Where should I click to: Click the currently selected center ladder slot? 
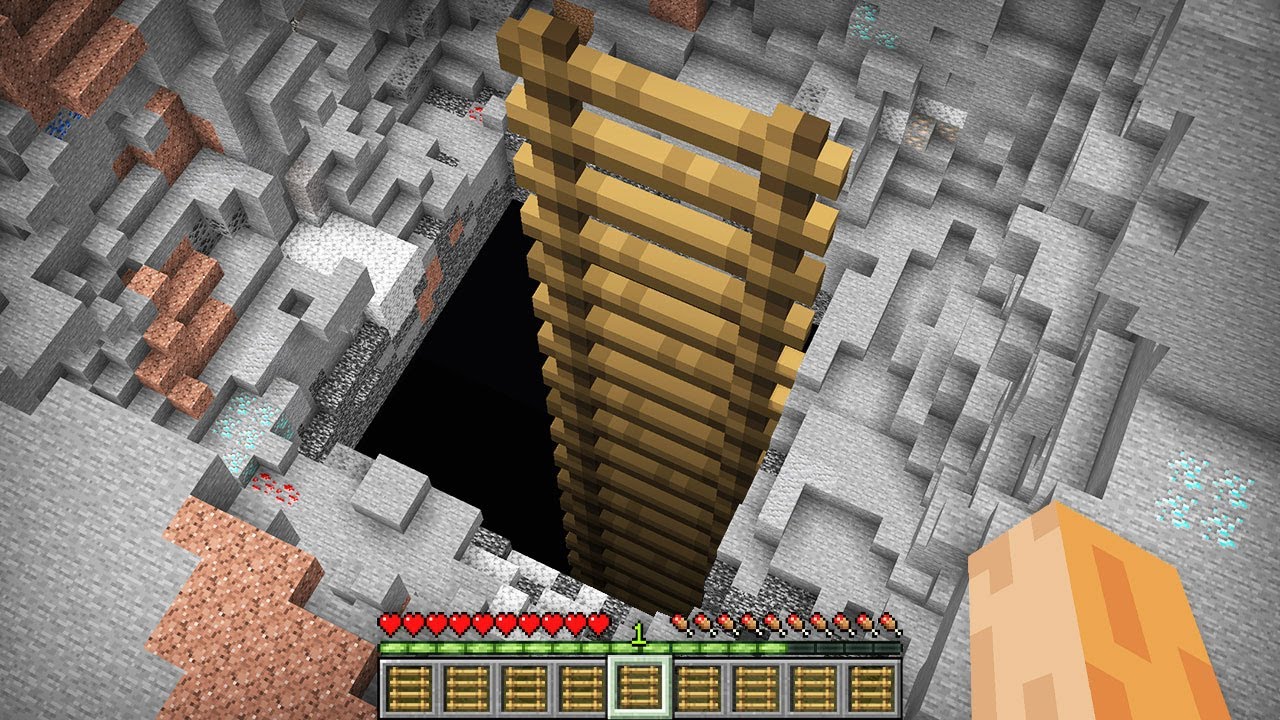tap(641, 690)
